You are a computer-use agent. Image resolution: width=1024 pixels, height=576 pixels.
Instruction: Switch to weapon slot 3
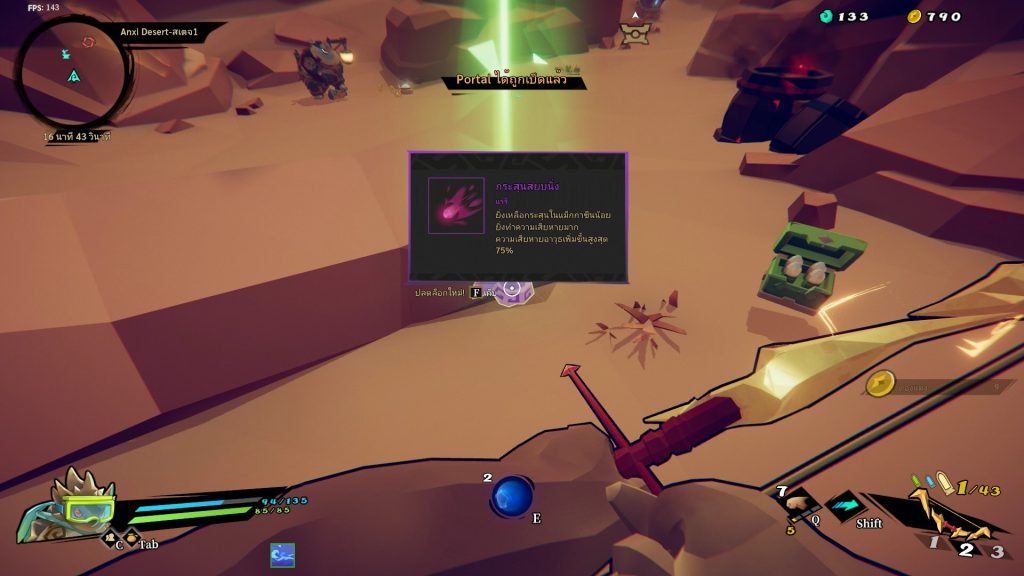[x=996, y=550]
